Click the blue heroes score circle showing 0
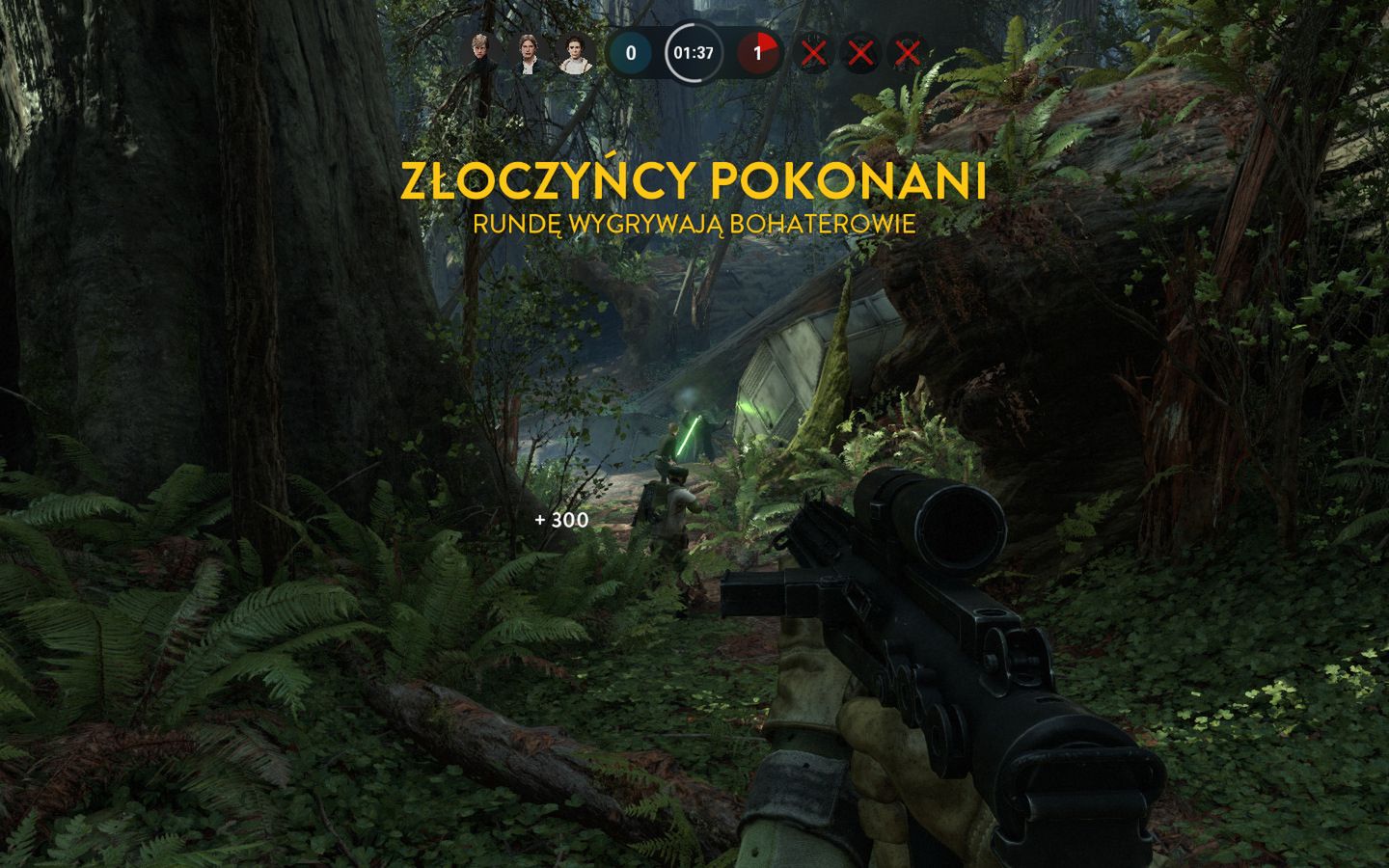Image resolution: width=1389 pixels, height=868 pixels. pyautogui.click(x=631, y=55)
